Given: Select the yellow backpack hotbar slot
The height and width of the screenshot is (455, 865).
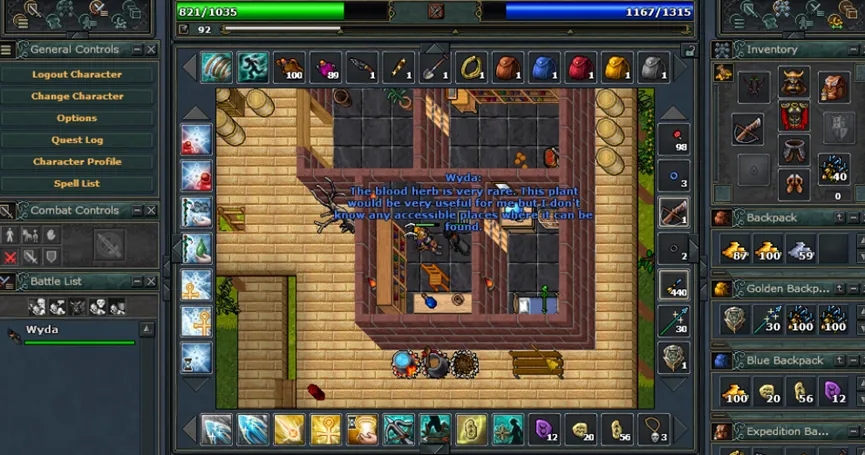Looking at the screenshot, I should point(616,68).
